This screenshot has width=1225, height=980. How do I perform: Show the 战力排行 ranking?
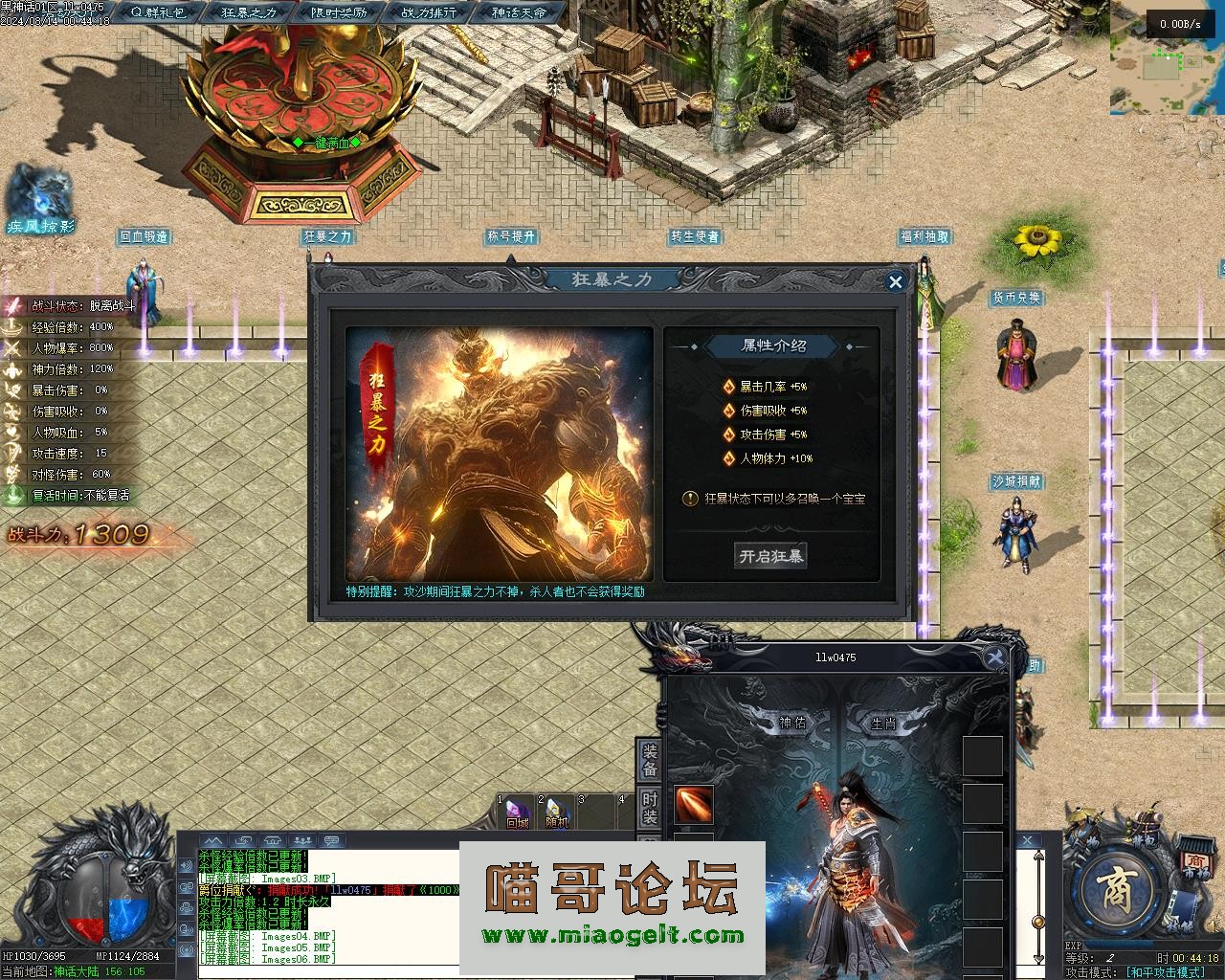tap(429, 12)
